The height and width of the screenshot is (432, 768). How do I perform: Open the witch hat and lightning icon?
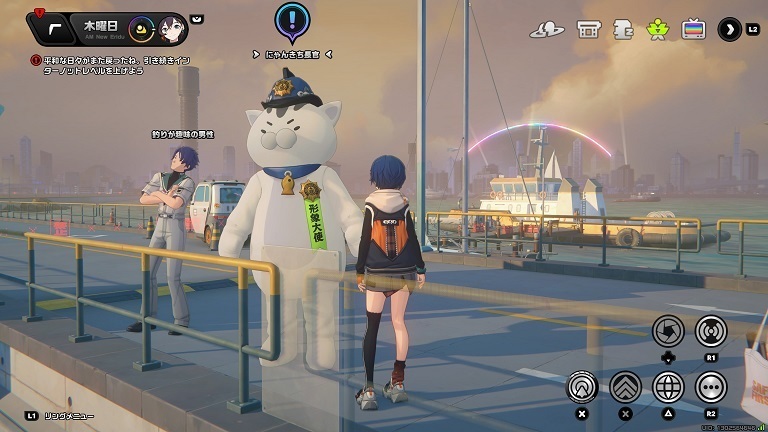(x=547, y=29)
